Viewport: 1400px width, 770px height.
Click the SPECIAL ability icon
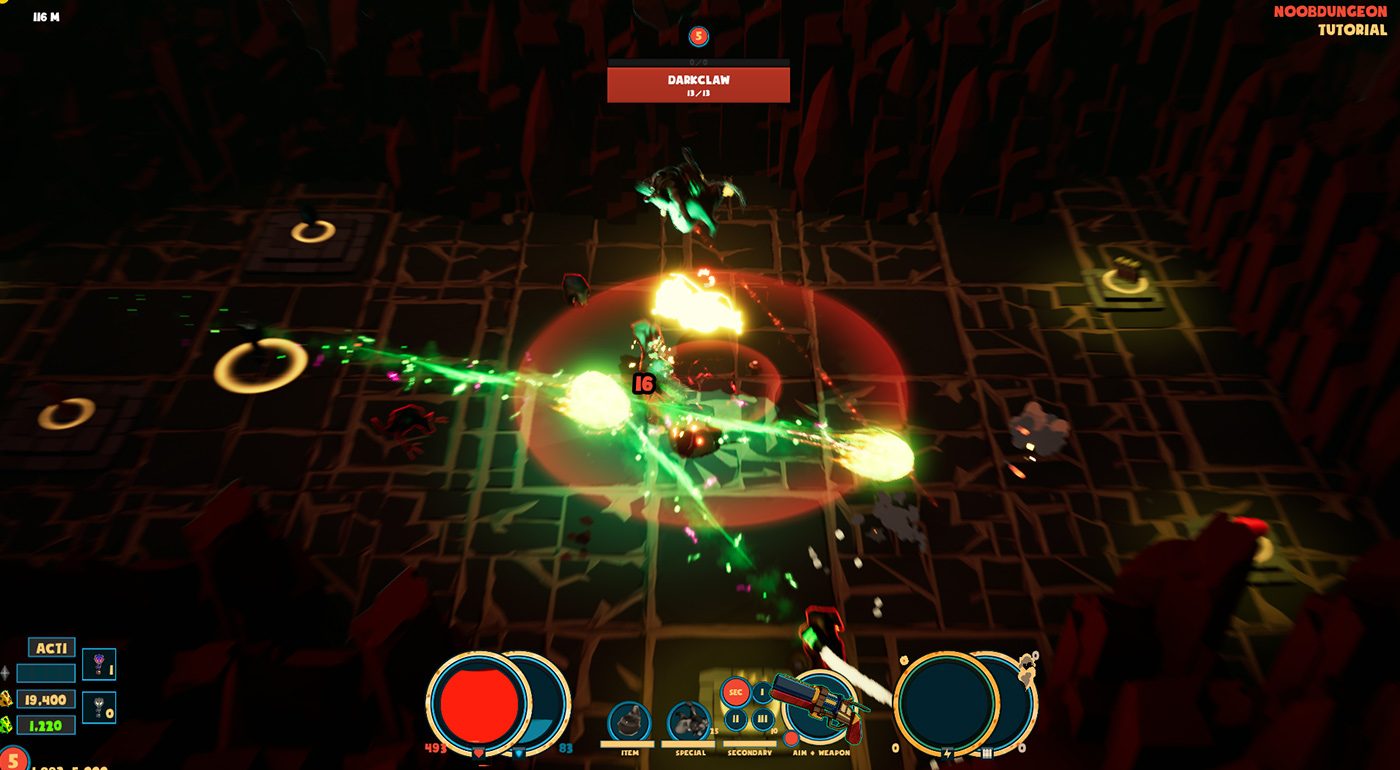click(x=688, y=718)
